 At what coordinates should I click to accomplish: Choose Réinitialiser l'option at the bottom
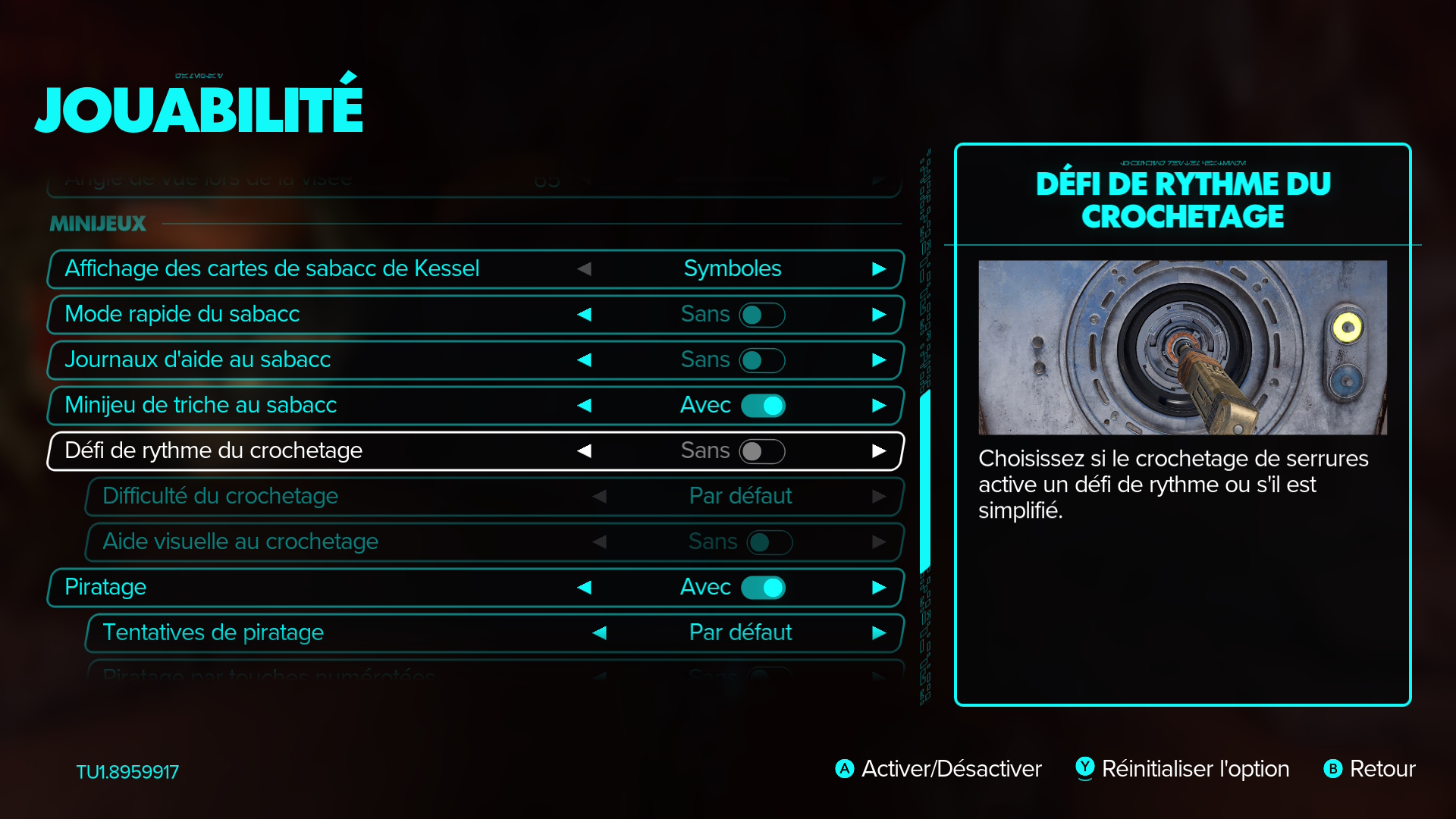(1194, 769)
